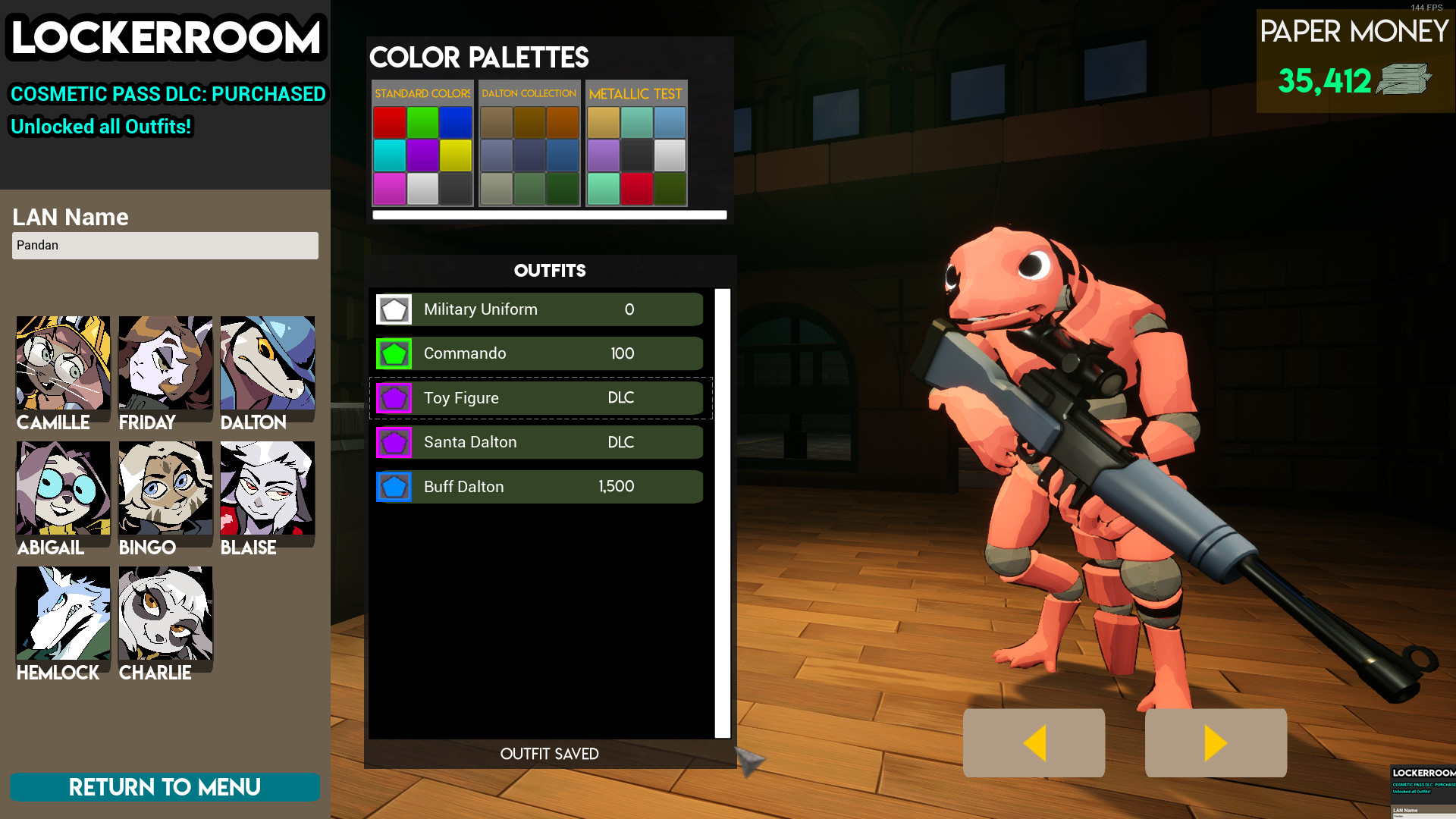The height and width of the screenshot is (819, 1456).
Task: Select the red swatch in Standard Colors
Action: coord(388,122)
